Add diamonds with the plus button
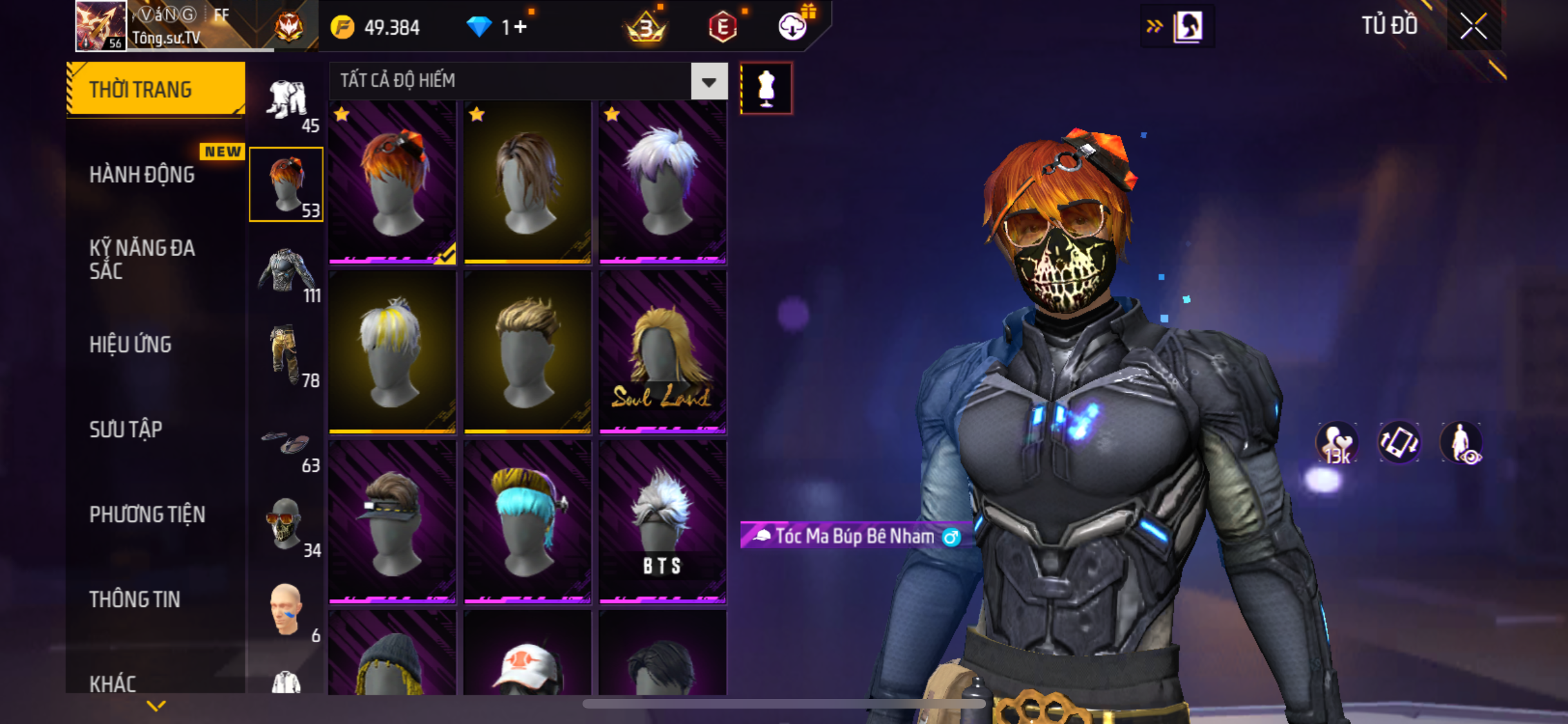Screen dimensions: 1568x724 point(521,27)
